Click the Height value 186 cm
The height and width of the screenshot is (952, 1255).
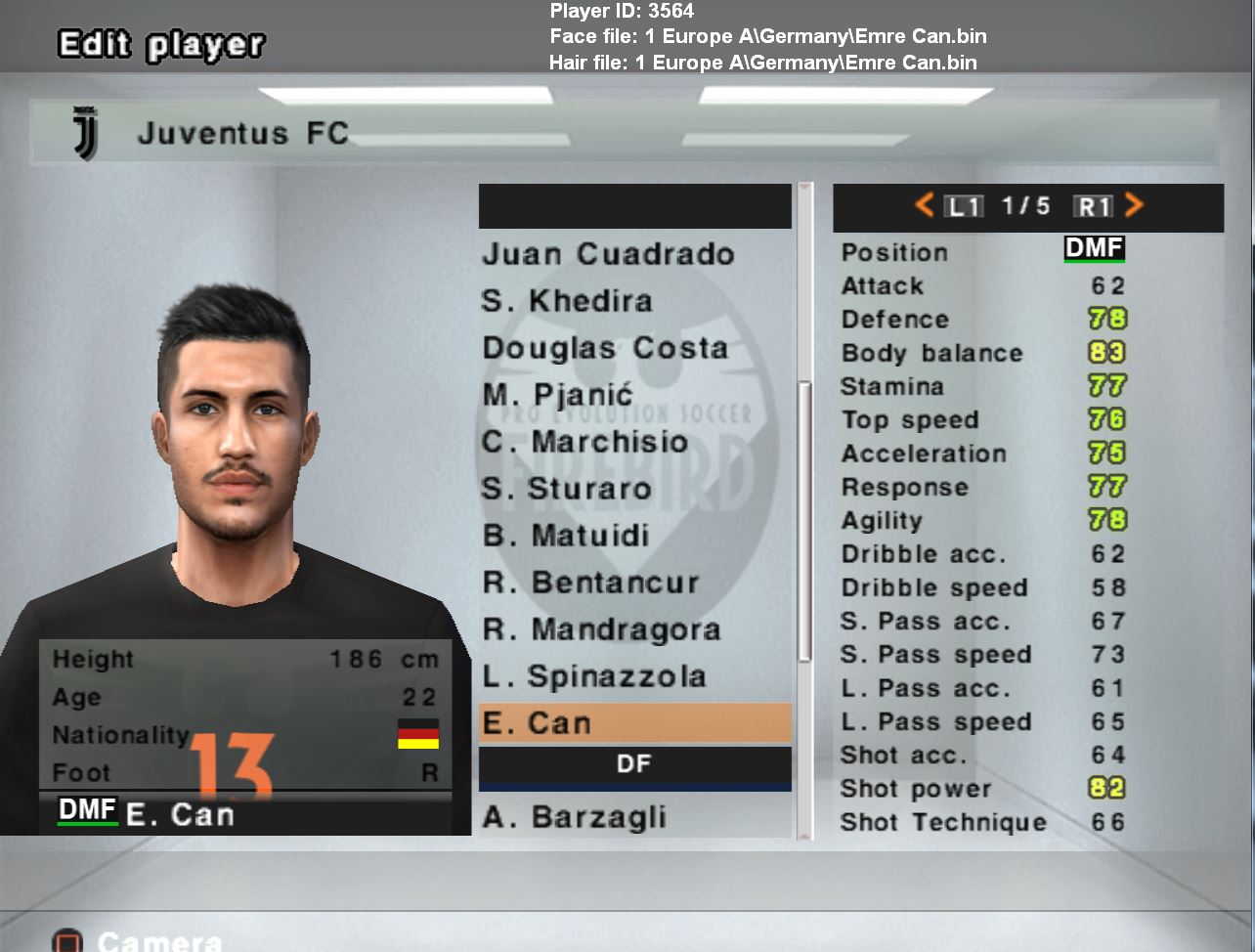(386, 660)
